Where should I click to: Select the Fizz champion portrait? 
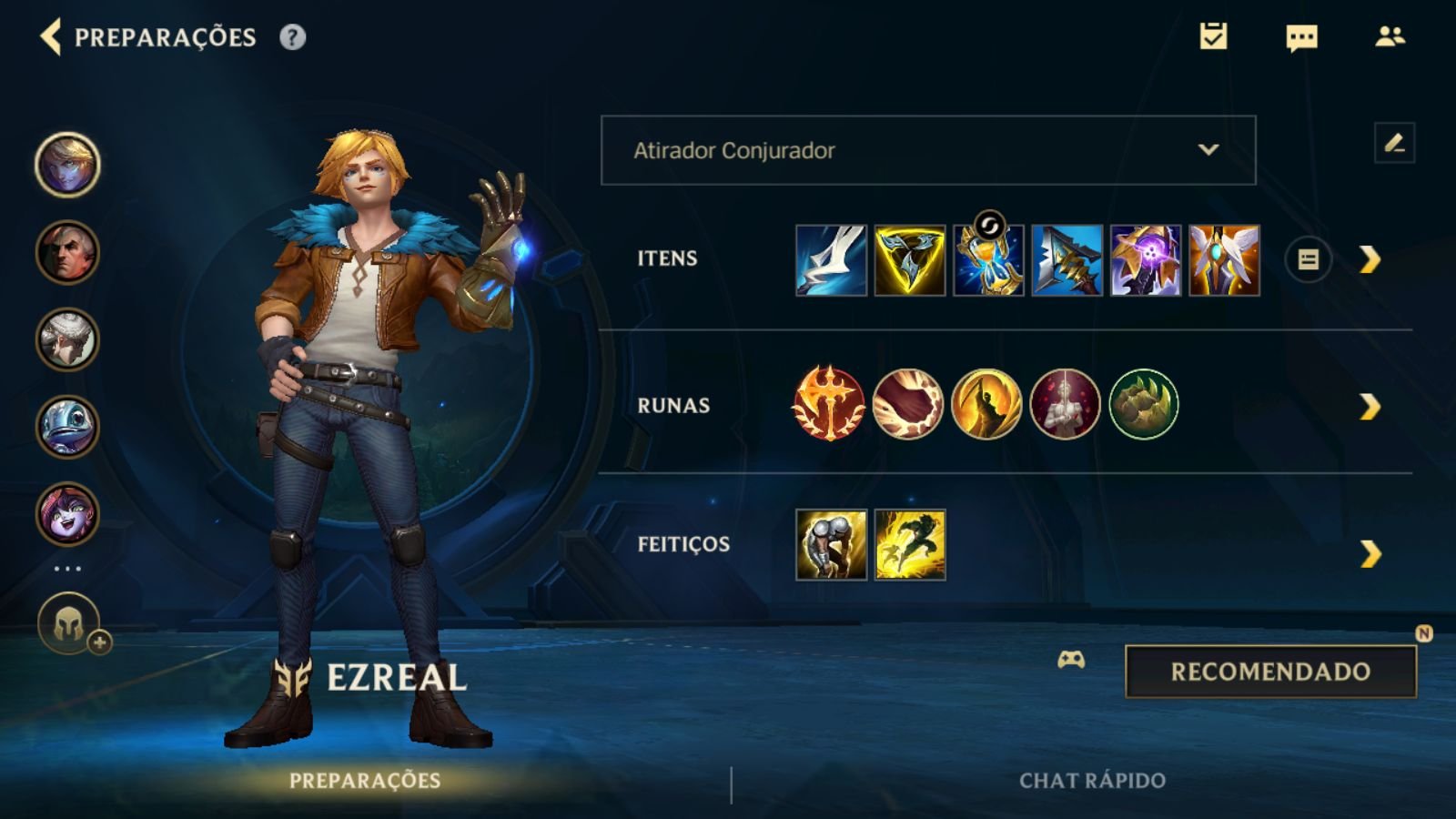[x=67, y=427]
